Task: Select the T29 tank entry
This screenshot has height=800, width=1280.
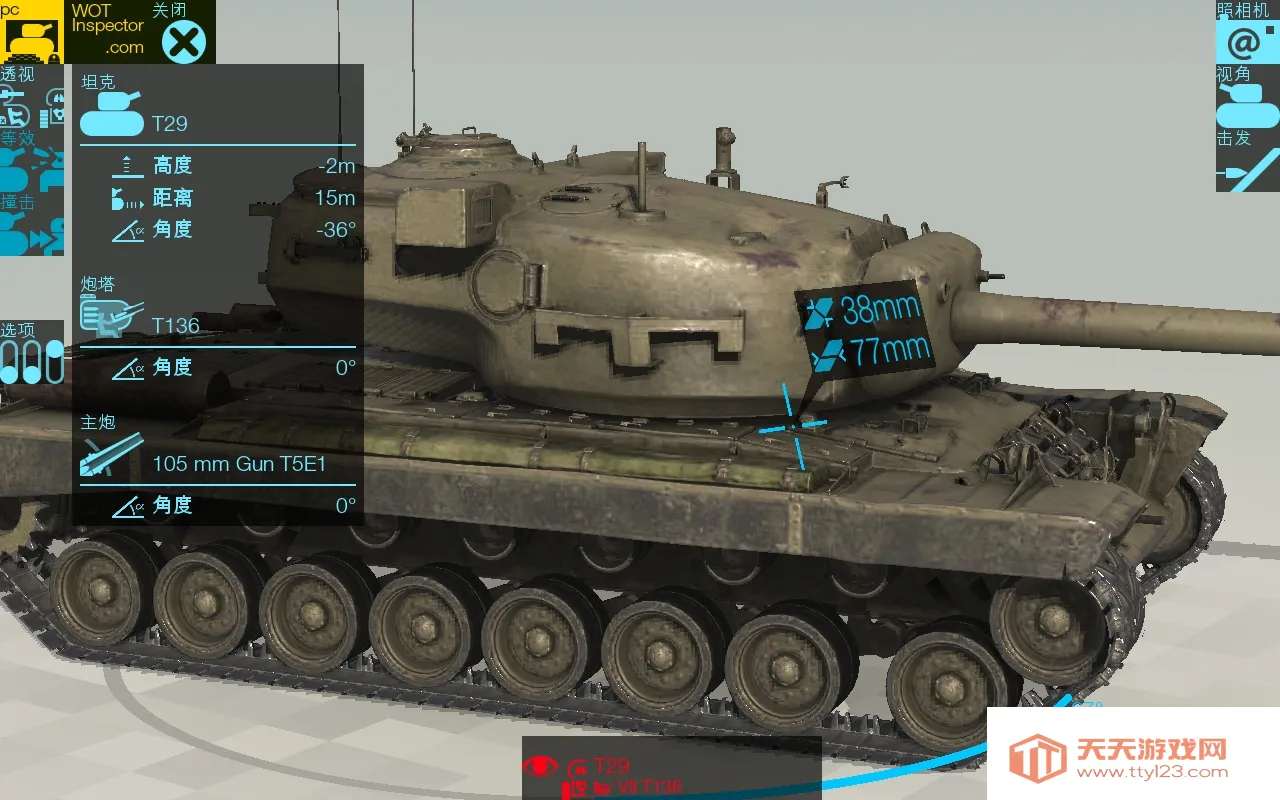Action: pos(169,123)
